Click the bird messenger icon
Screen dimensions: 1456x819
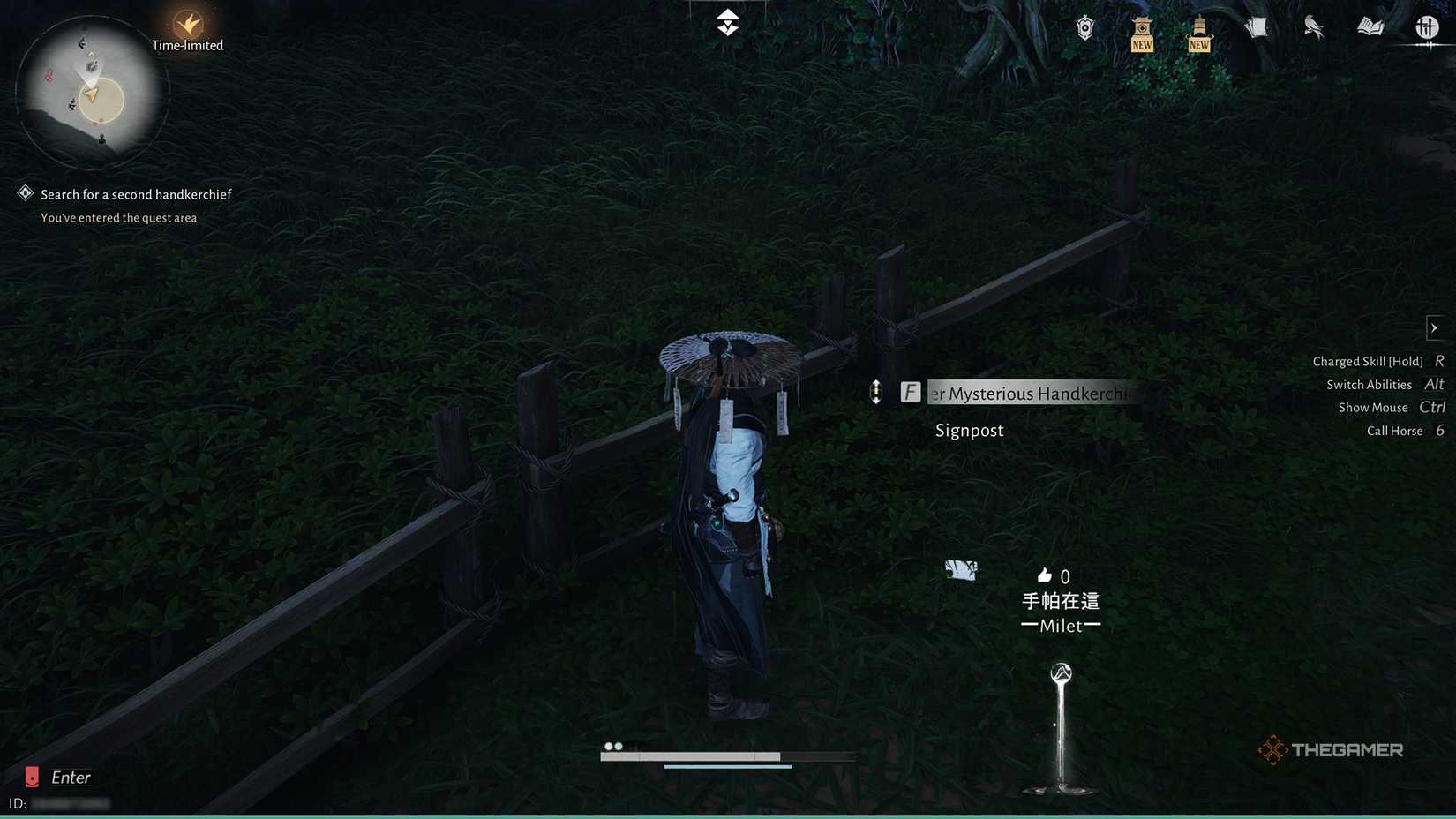[1314, 26]
